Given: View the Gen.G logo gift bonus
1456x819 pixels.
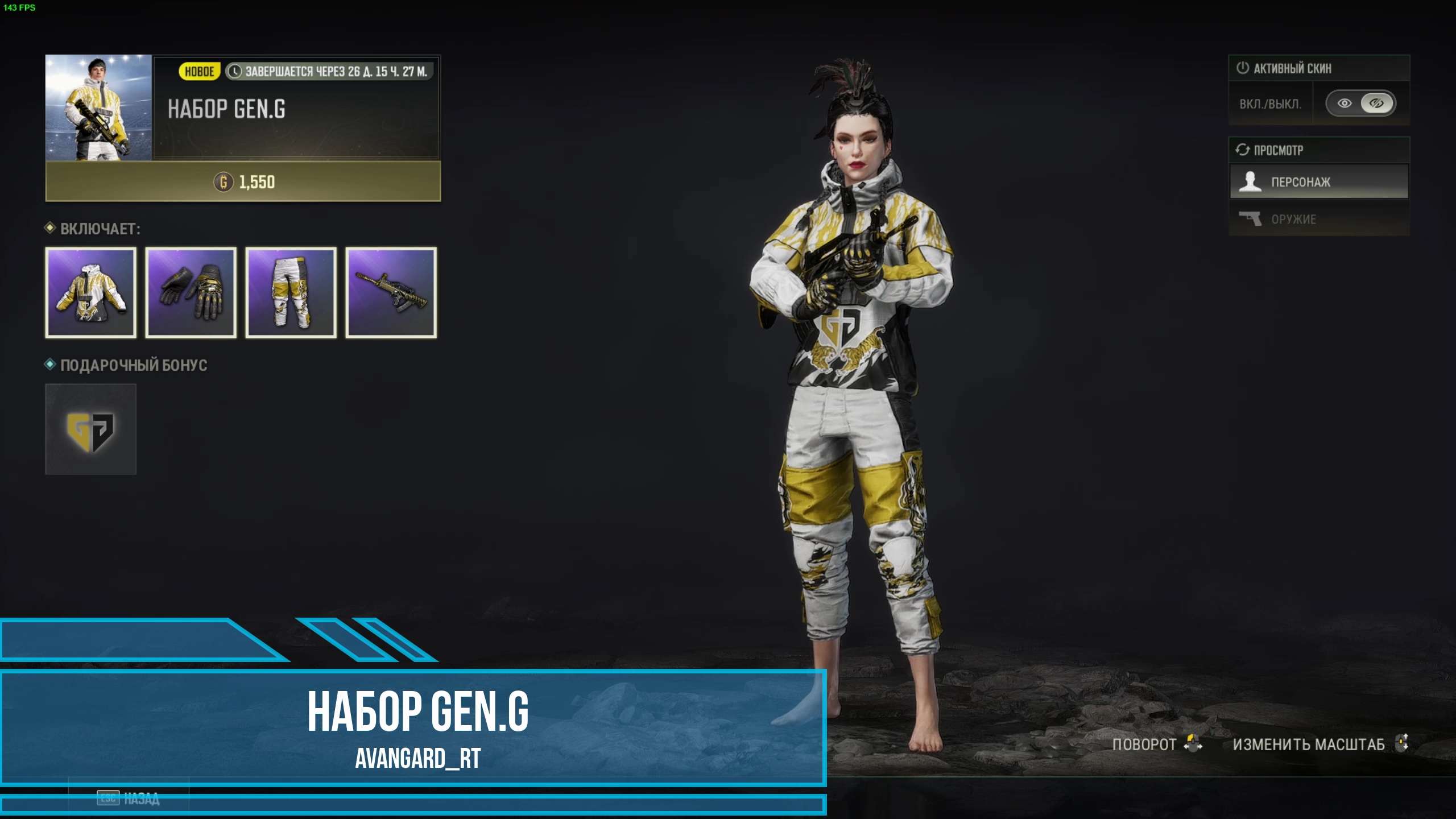Looking at the screenshot, I should pos(91,429).
